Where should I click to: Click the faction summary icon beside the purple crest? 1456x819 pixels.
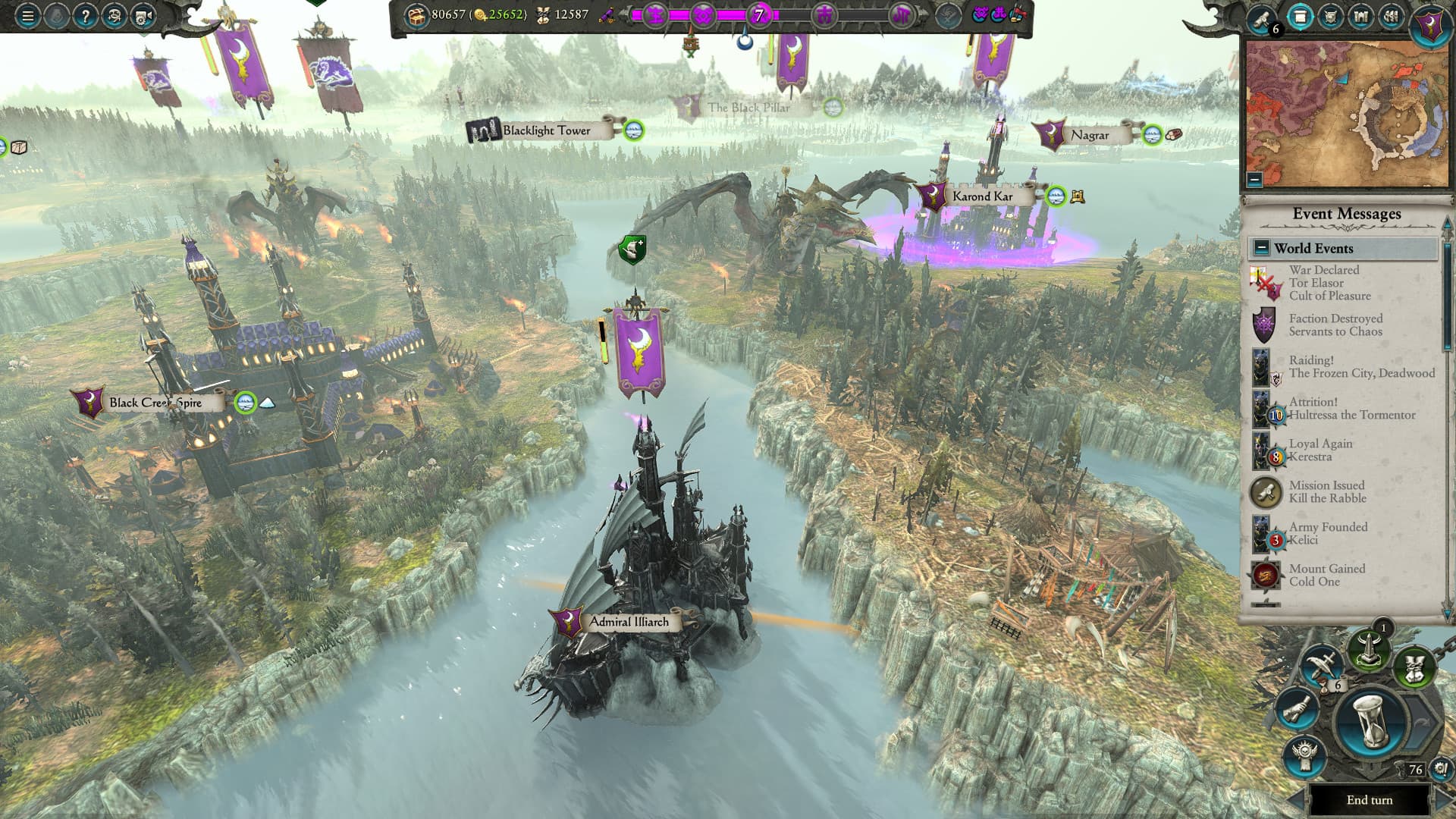[1390, 17]
